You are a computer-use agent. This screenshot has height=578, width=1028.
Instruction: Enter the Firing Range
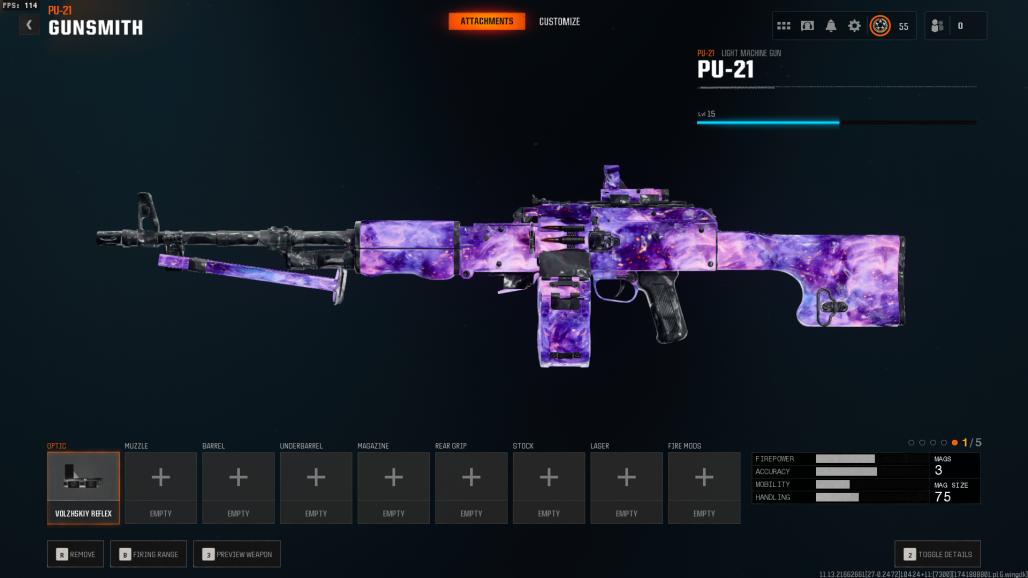click(x=148, y=554)
